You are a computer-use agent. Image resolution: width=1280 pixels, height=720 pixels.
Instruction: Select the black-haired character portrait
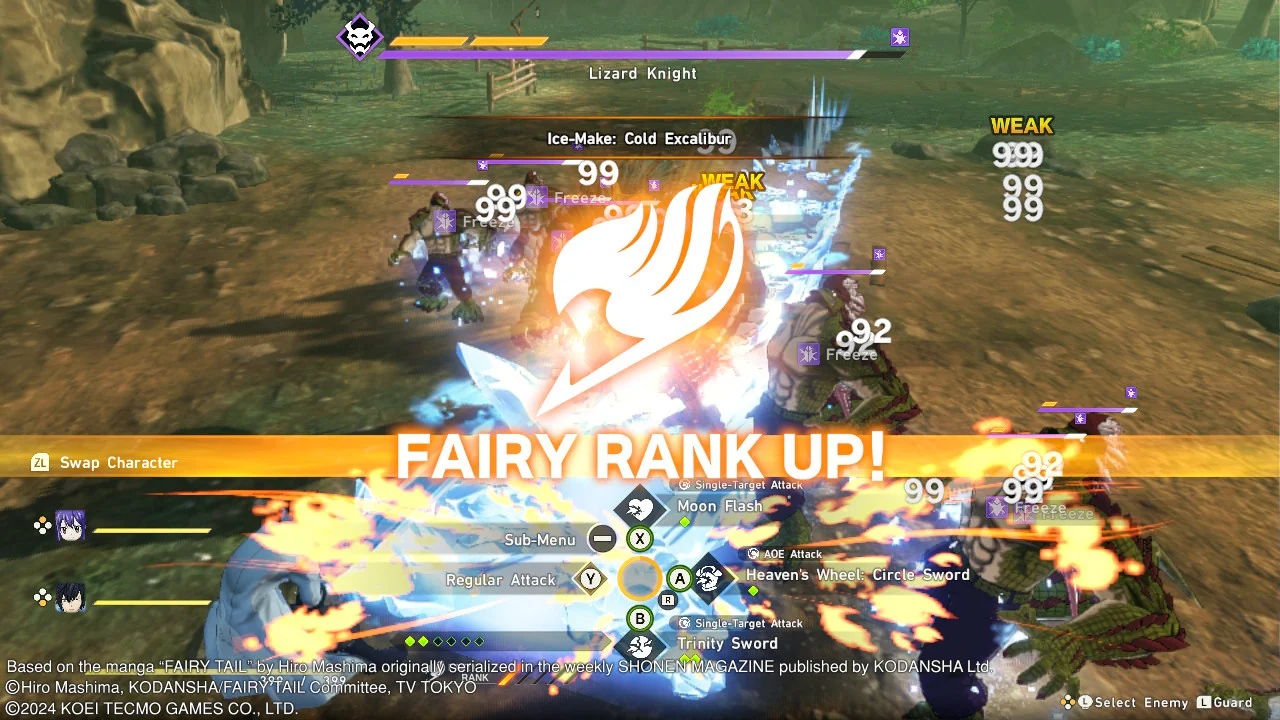point(70,598)
